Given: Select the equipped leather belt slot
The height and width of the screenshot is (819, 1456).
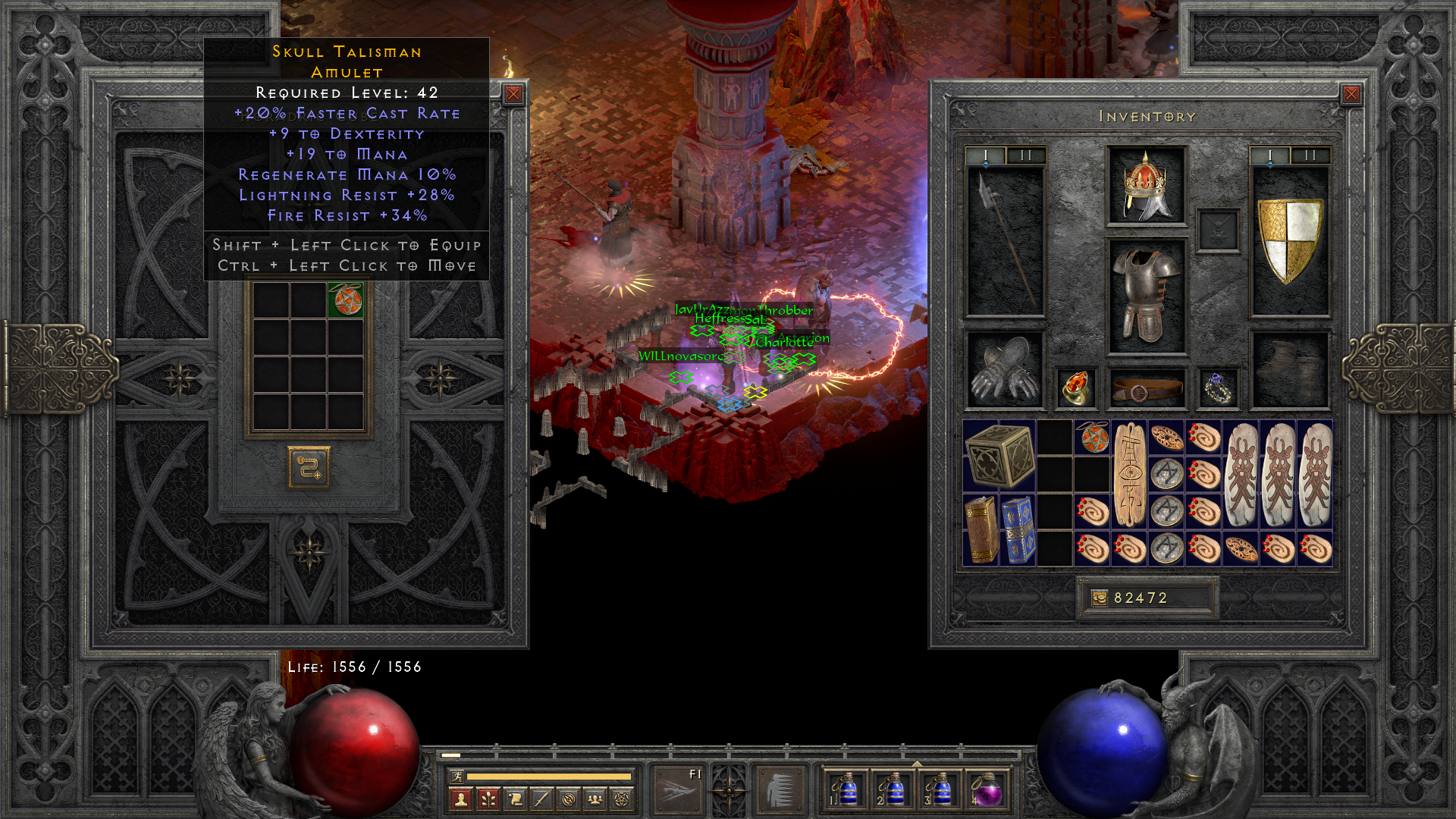Looking at the screenshot, I should coord(1146,390).
